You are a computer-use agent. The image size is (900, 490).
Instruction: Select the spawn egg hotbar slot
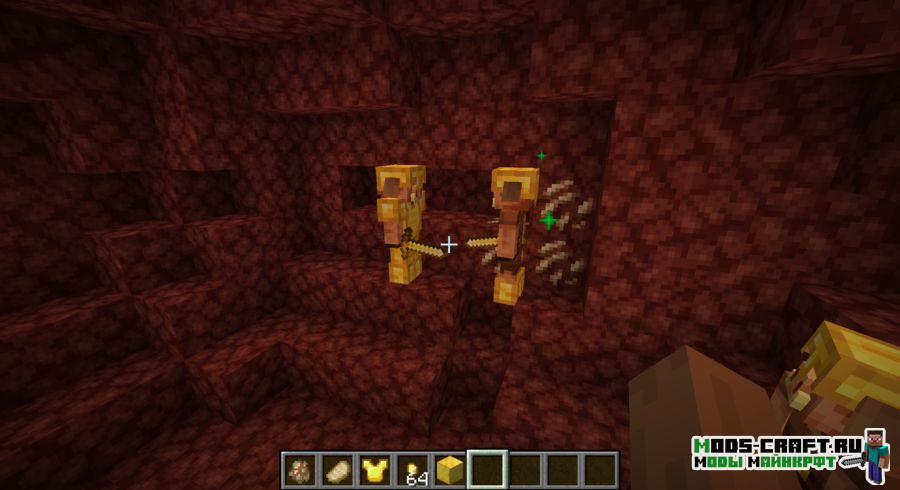pyautogui.click(x=299, y=469)
